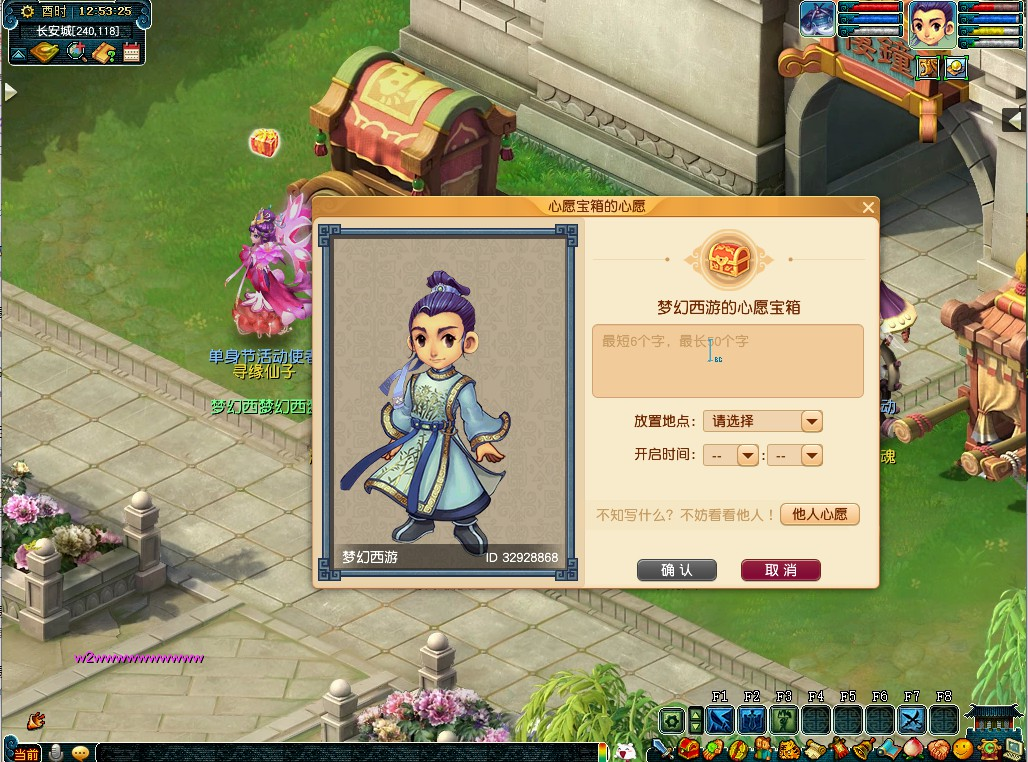Open the 开启时间 hour dropdown

pos(747,455)
